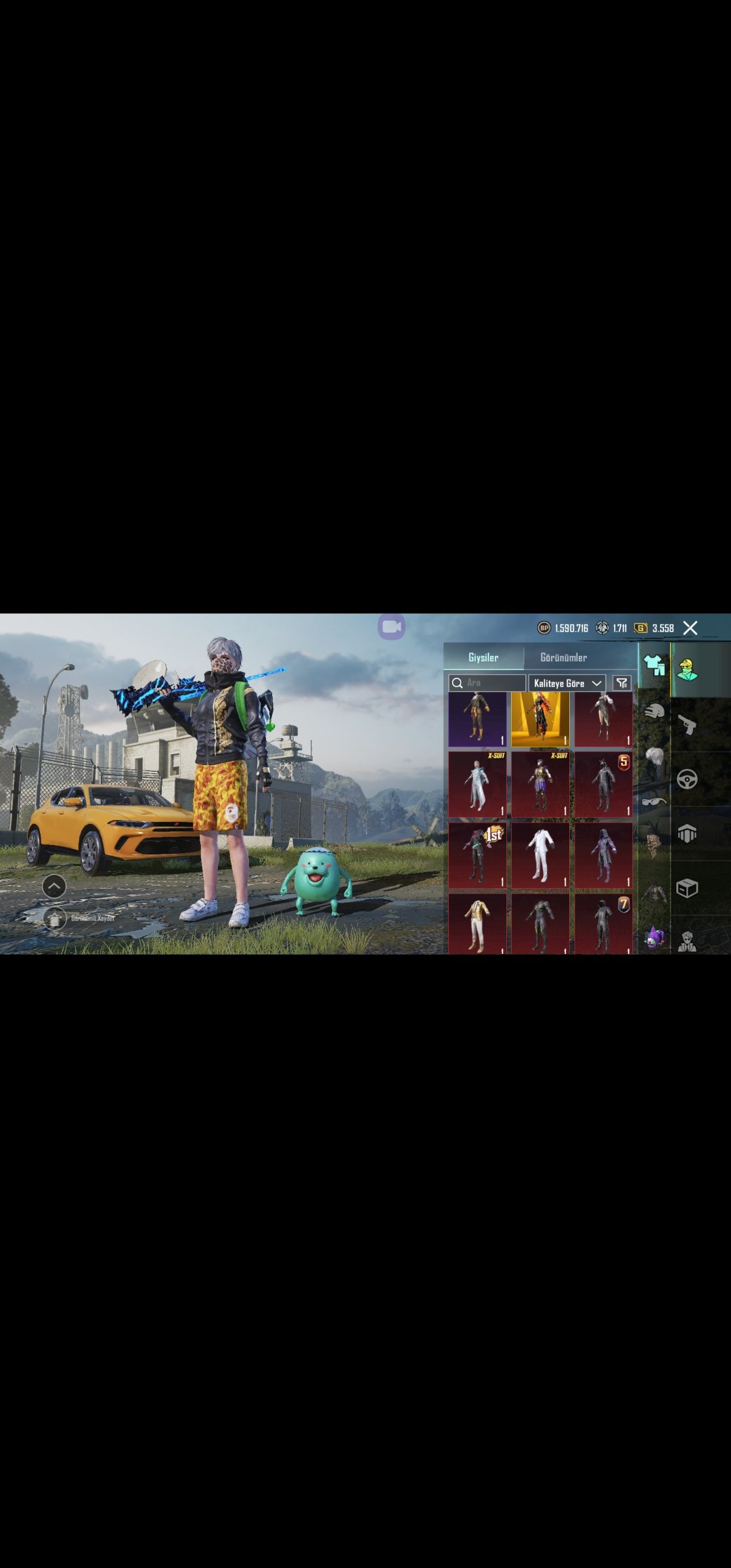The image size is (731, 1568).
Task: Show the helmet gear category
Action: (x=654, y=711)
